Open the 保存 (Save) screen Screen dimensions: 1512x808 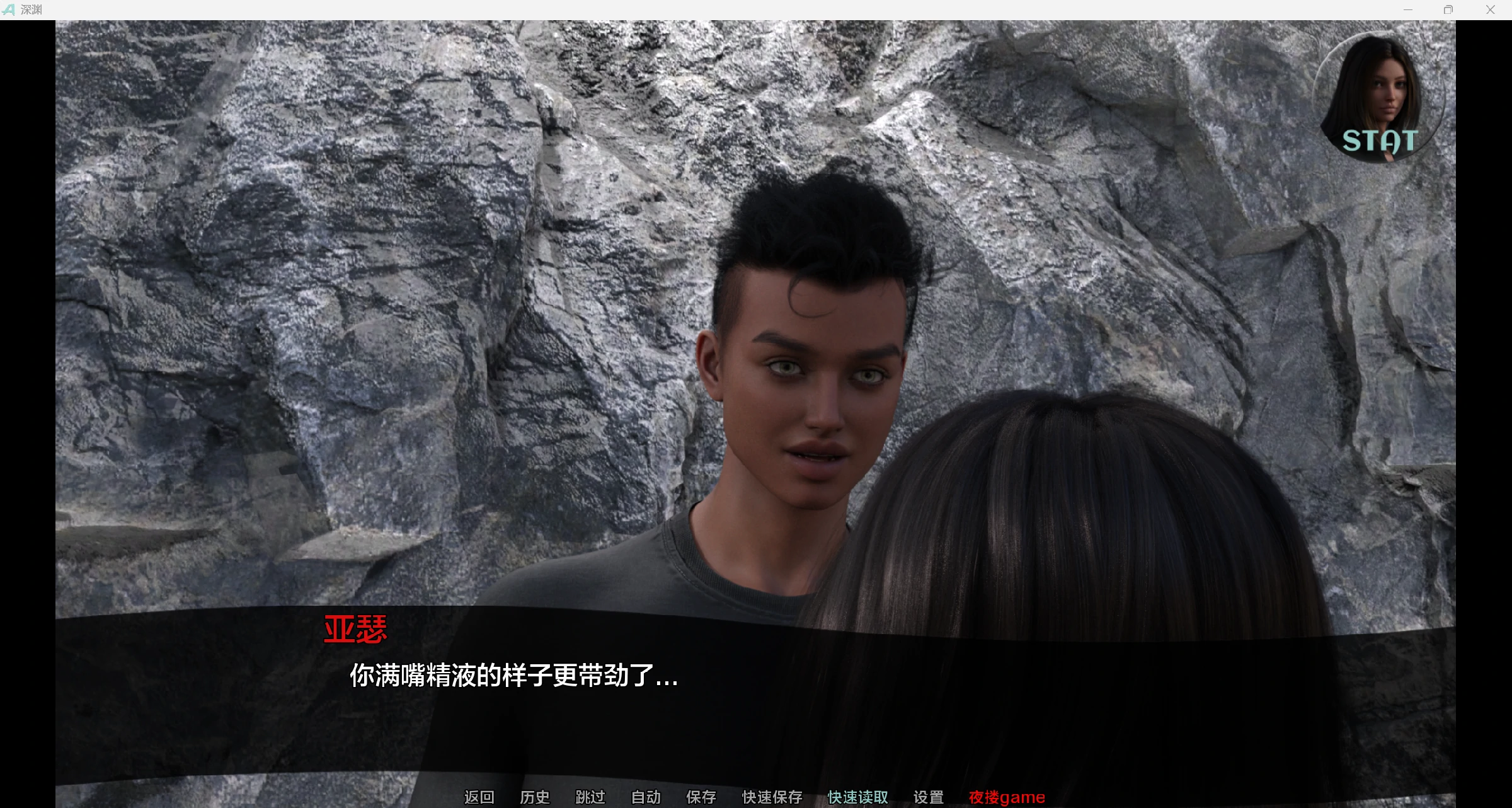click(701, 797)
